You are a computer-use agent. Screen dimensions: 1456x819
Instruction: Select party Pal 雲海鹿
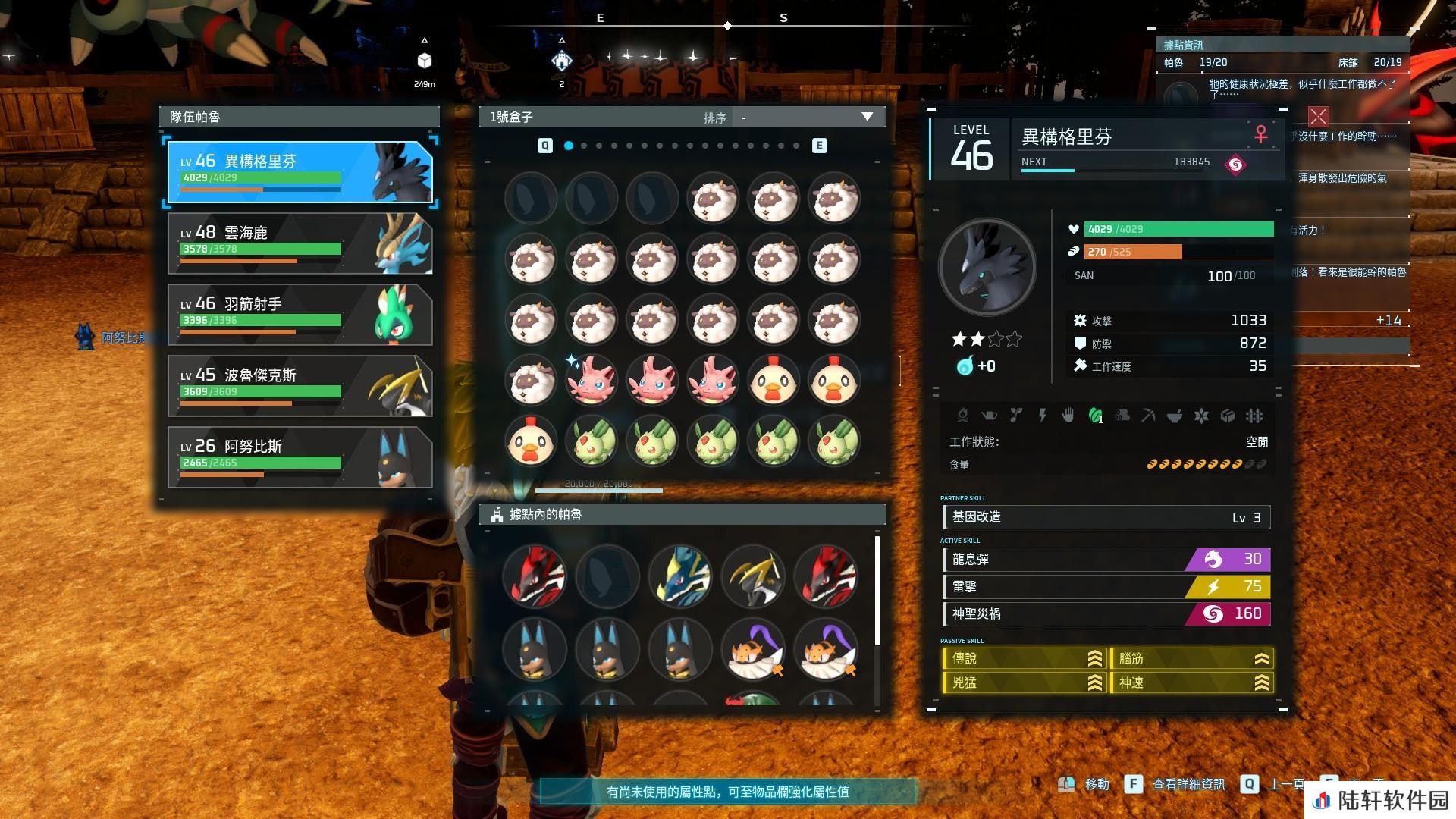[300, 243]
